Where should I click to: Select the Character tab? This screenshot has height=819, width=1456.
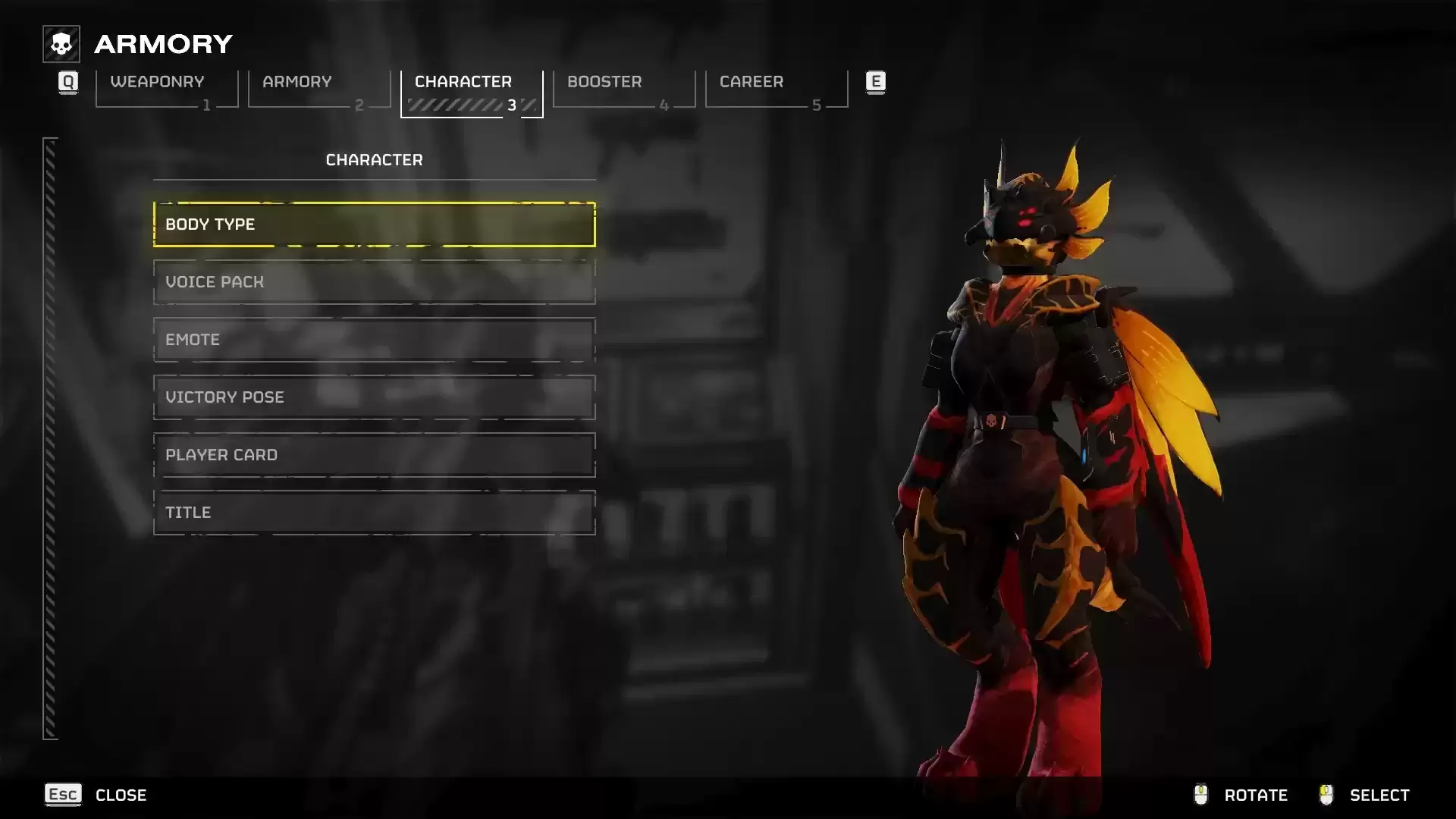pyautogui.click(x=471, y=88)
